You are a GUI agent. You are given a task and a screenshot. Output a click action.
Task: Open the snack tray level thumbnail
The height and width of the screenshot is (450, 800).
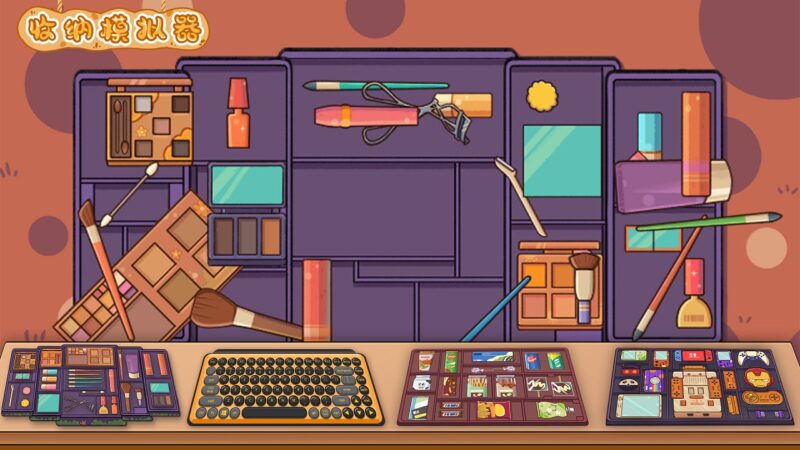pyautogui.click(x=497, y=386)
